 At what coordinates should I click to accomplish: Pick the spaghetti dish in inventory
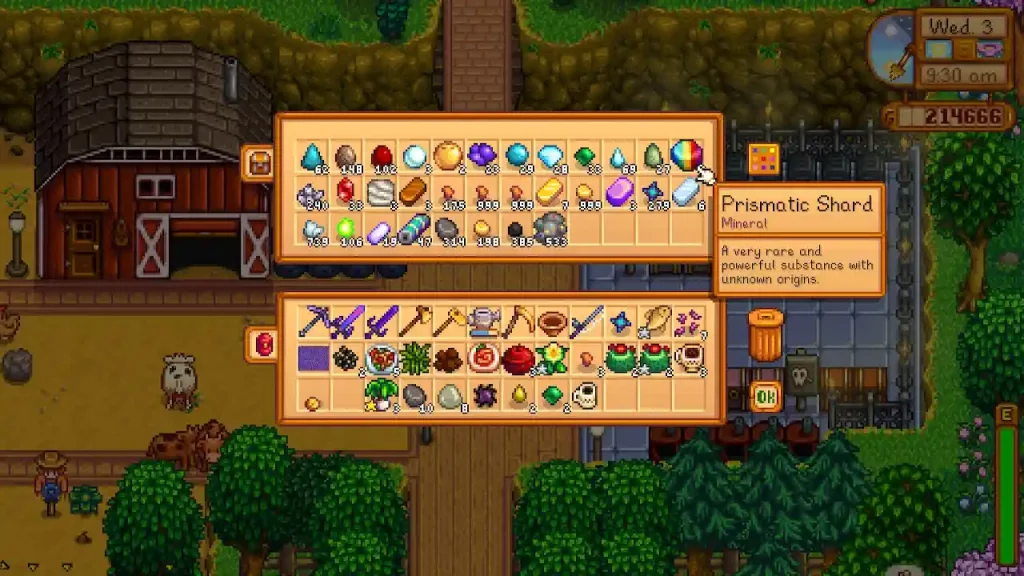pyautogui.click(x=380, y=358)
